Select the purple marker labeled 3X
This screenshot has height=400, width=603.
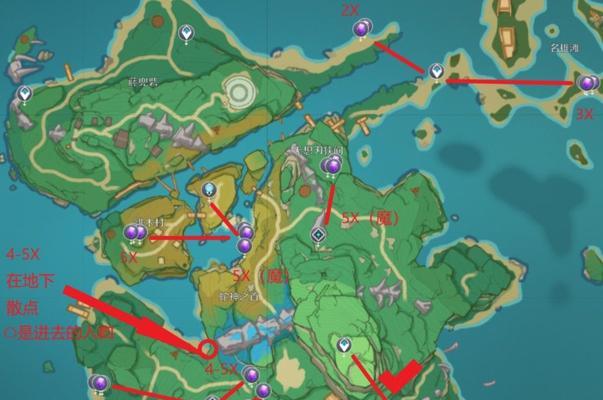(x=587, y=84)
